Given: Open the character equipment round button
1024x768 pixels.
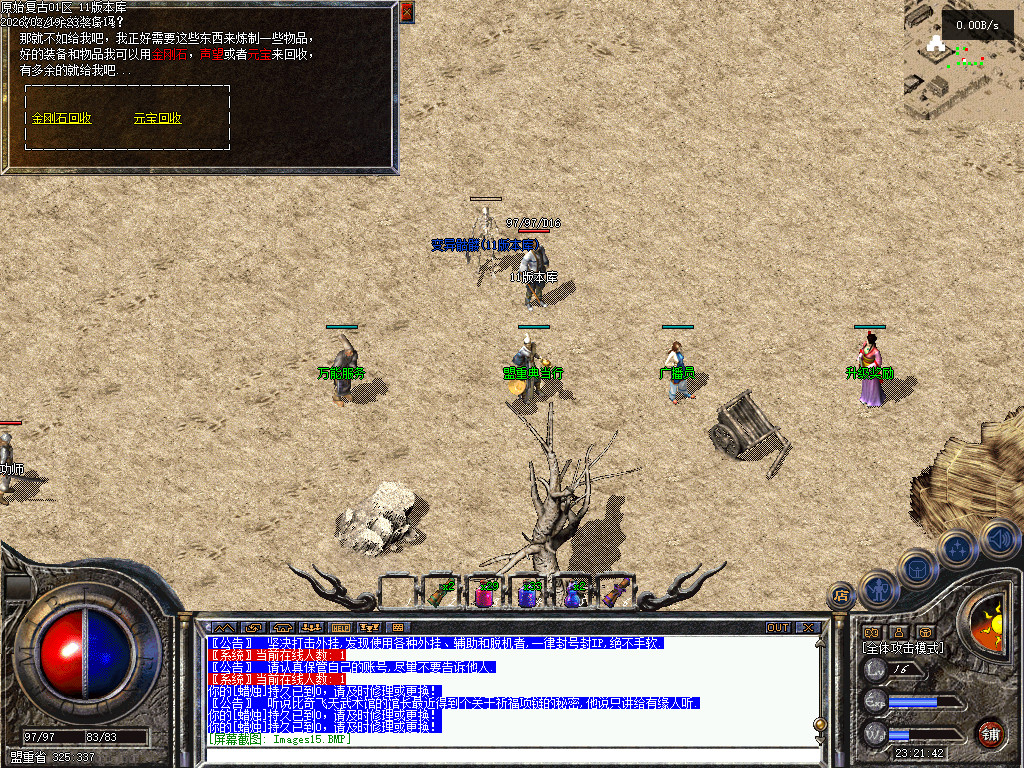Looking at the screenshot, I should pyautogui.click(x=879, y=588).
